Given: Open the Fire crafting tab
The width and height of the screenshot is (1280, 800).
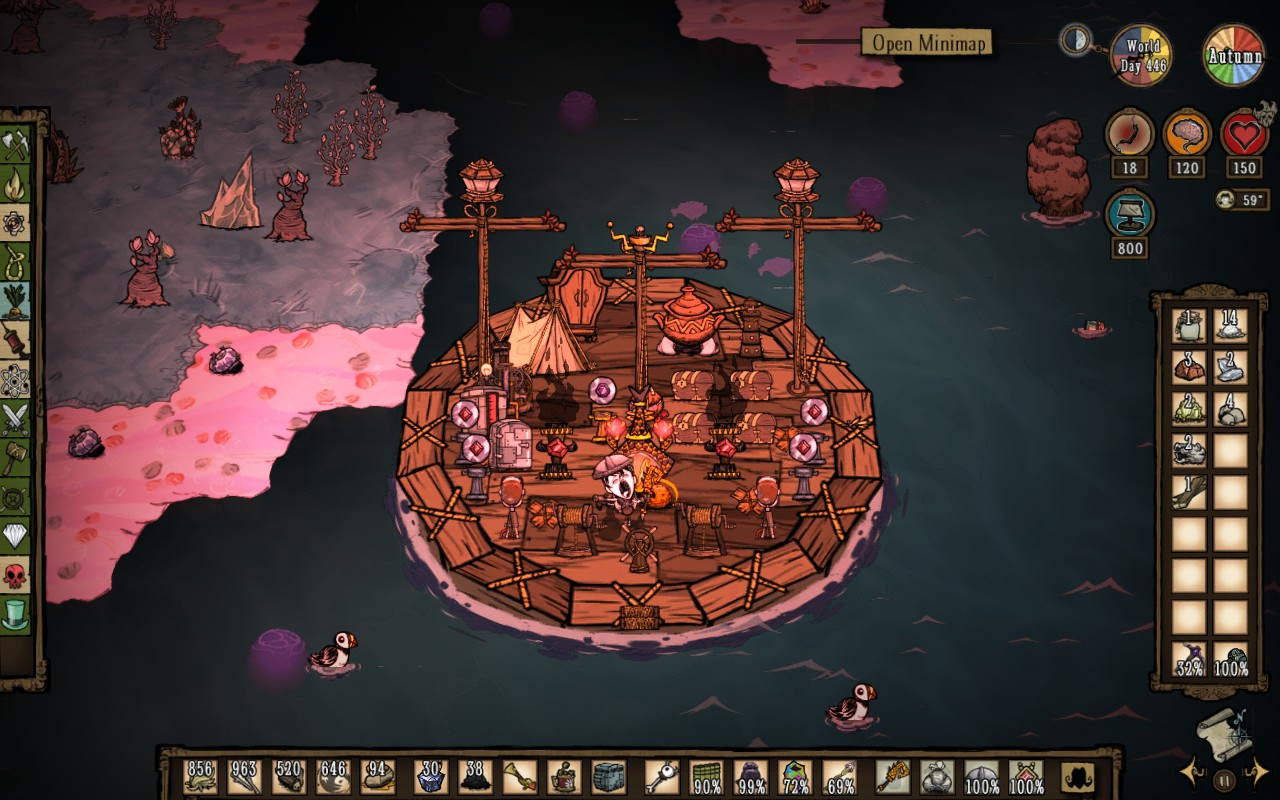Looking at the screenshot, I should tap(16, 184).
